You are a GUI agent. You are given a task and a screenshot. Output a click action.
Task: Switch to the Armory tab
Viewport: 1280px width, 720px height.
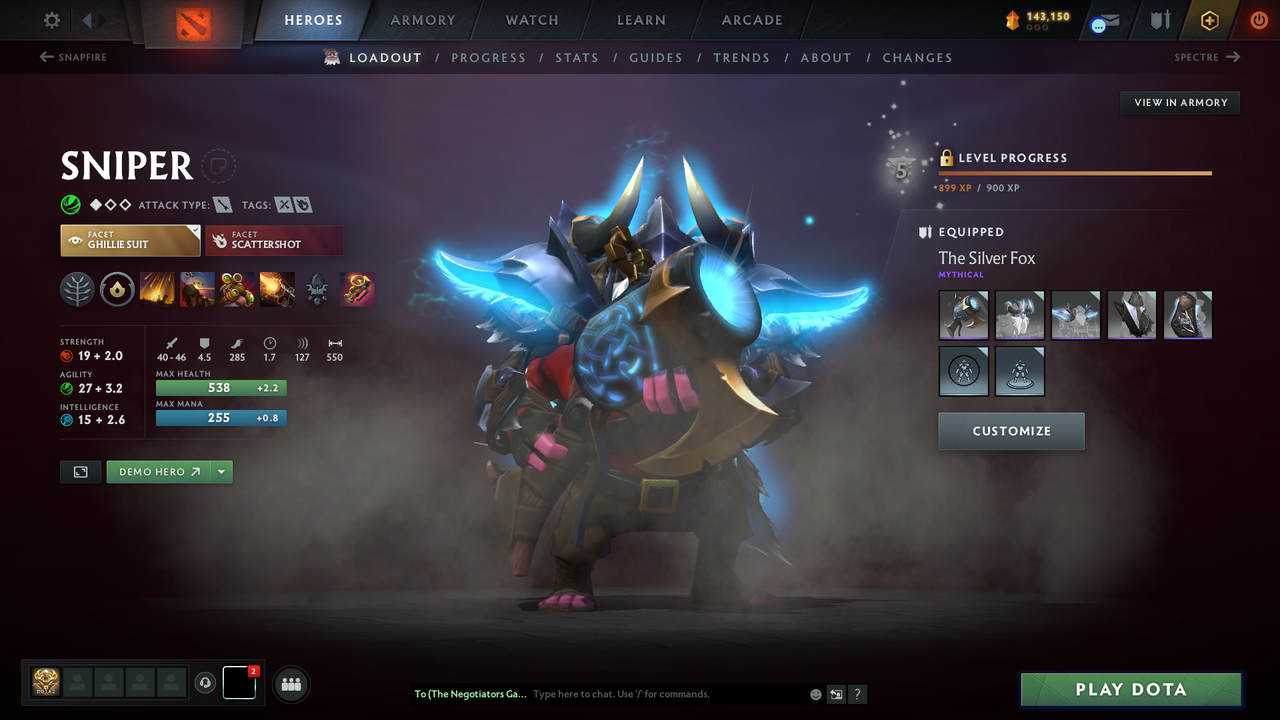click(421, 19)
